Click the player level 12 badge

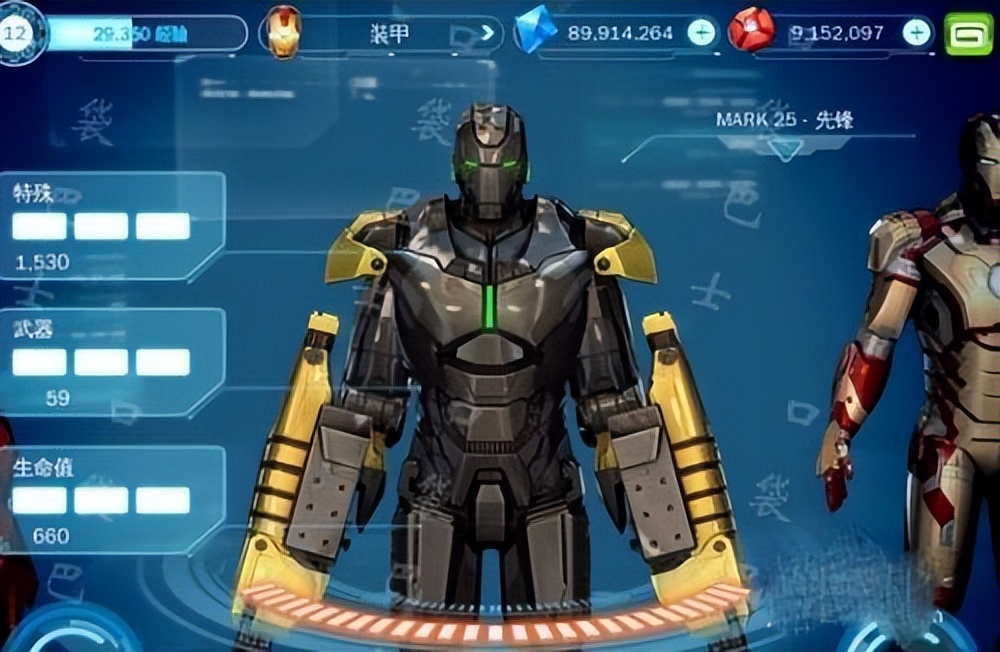[x=17, y=32]
